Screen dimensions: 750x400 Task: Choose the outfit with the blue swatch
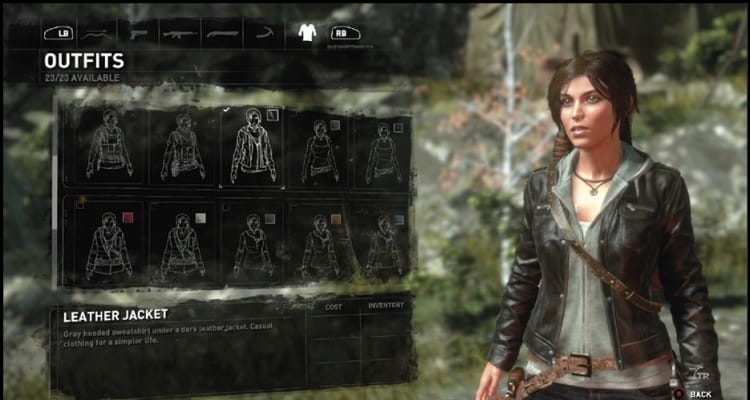click(381, 243)
